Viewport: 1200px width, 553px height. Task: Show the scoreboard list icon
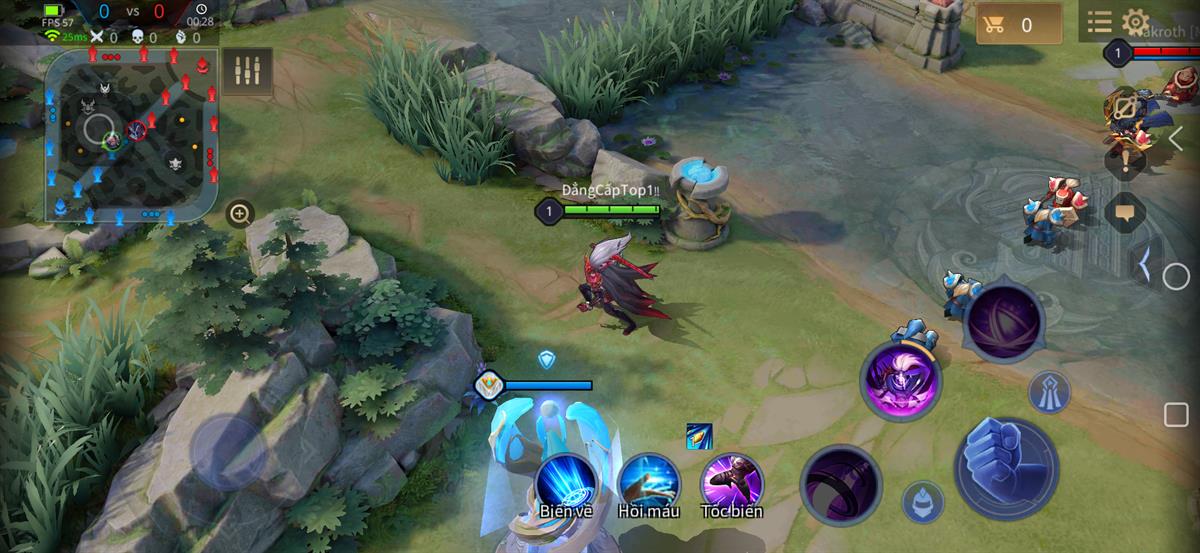click(1099, 22)
